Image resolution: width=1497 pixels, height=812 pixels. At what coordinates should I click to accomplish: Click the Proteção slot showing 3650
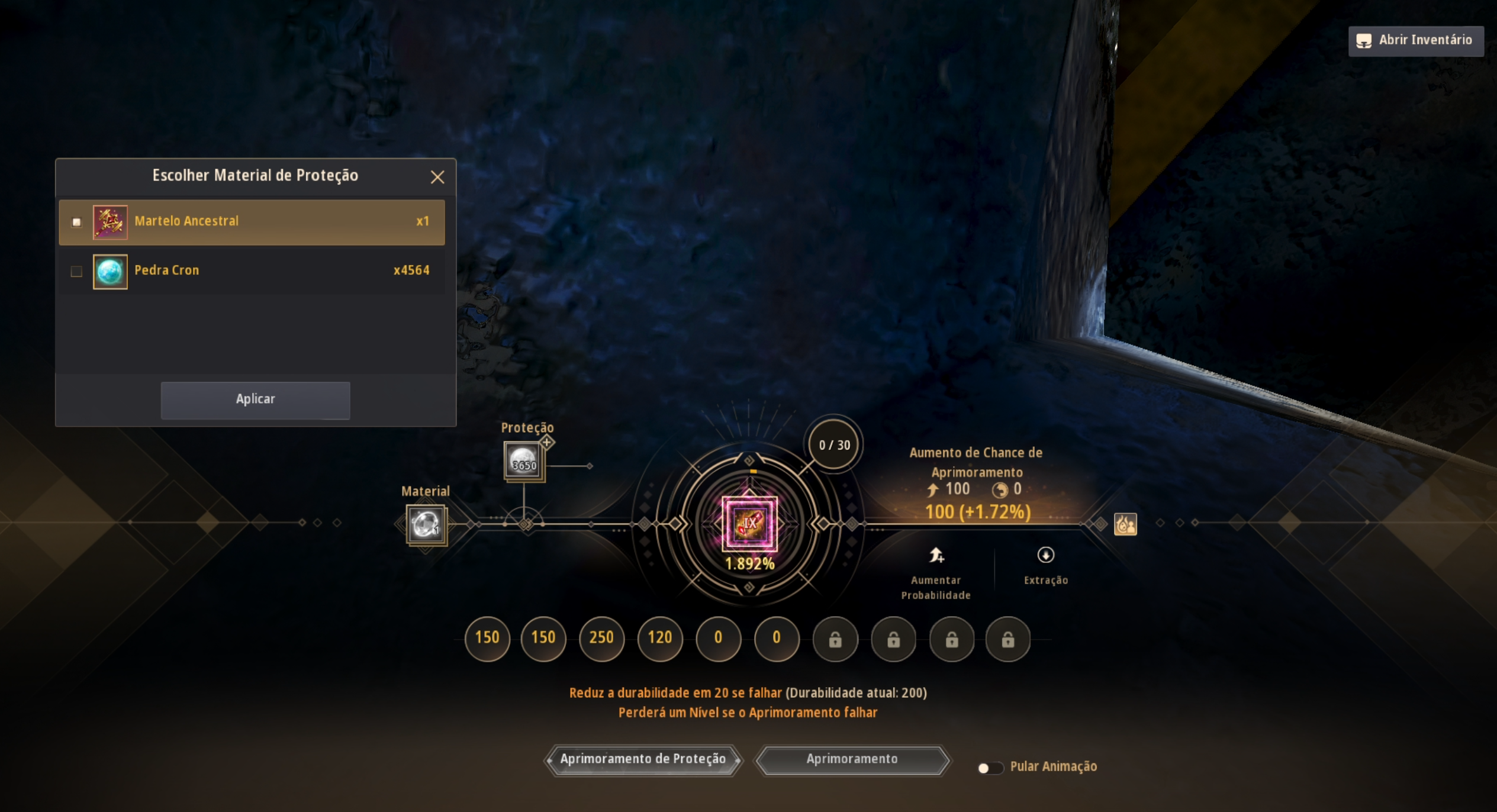point(524,461)
